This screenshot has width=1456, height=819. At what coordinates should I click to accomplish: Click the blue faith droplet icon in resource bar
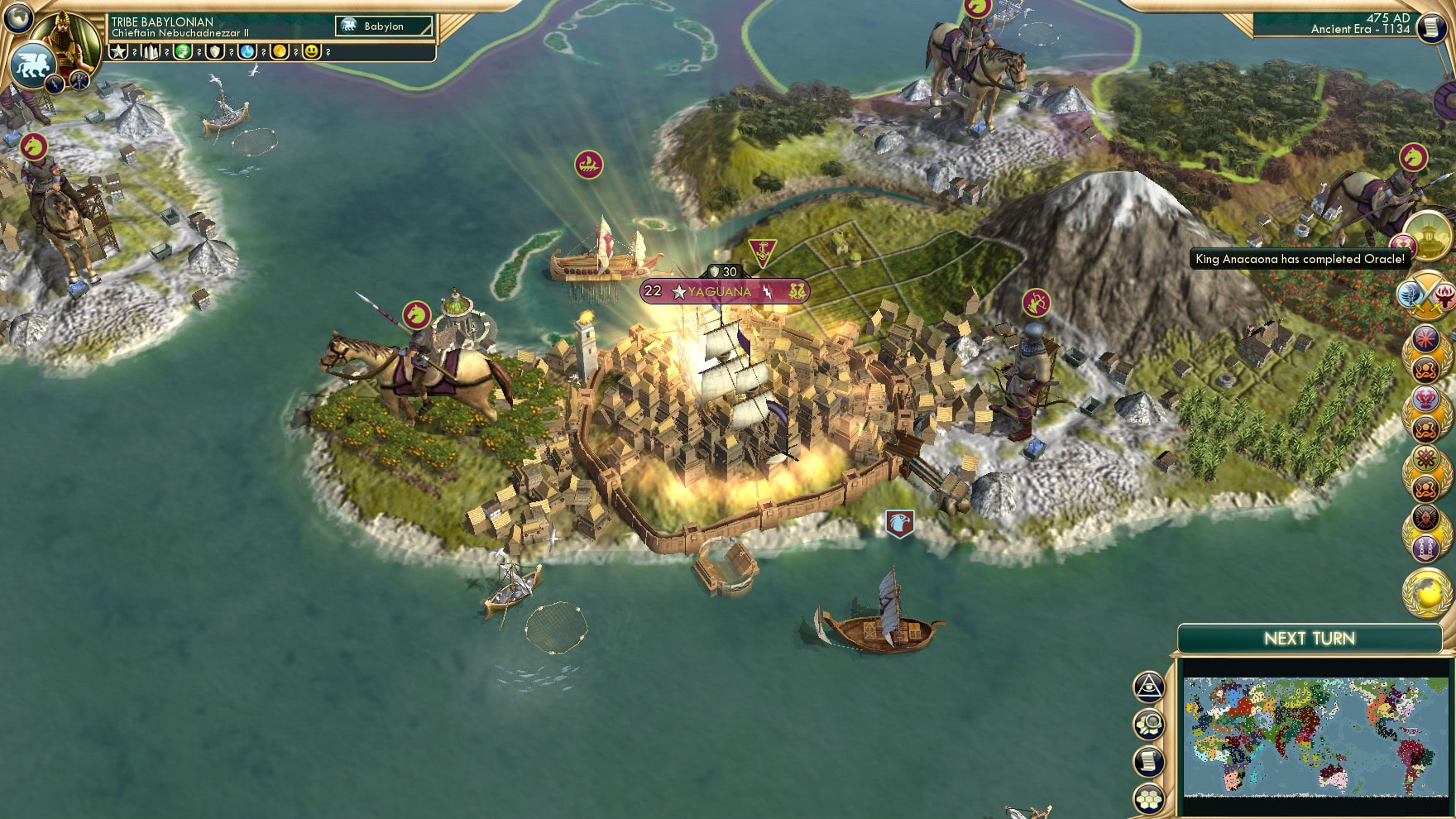click(247, 52)
